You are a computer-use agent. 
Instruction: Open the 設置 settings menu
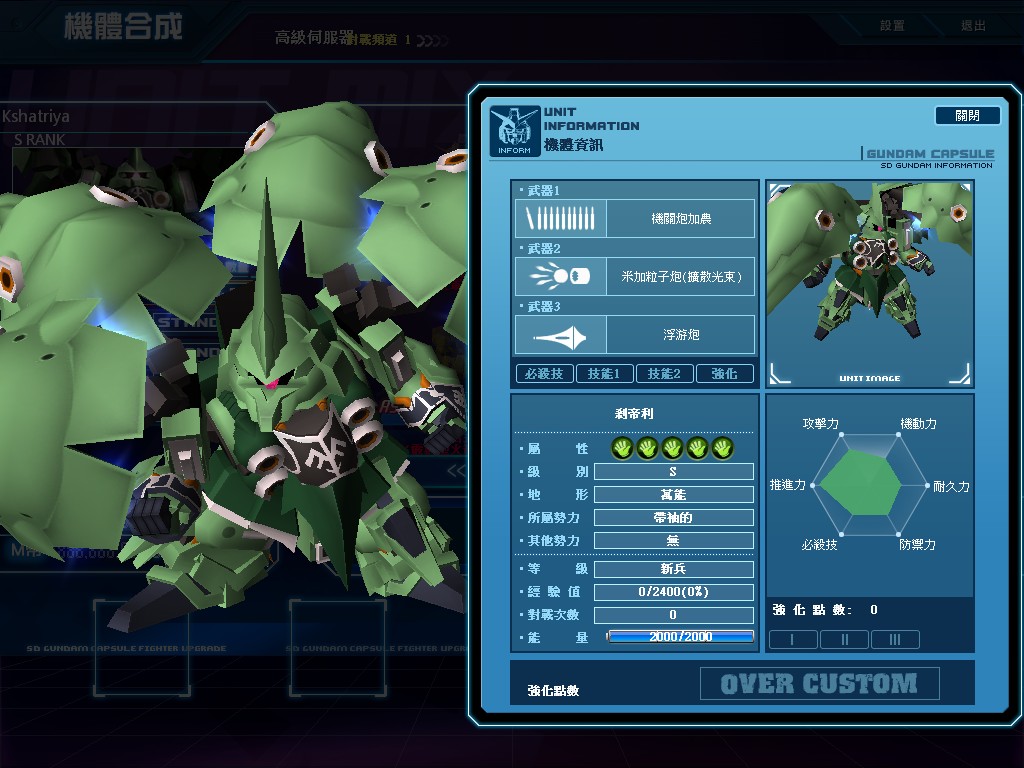(x=892, y=26)
